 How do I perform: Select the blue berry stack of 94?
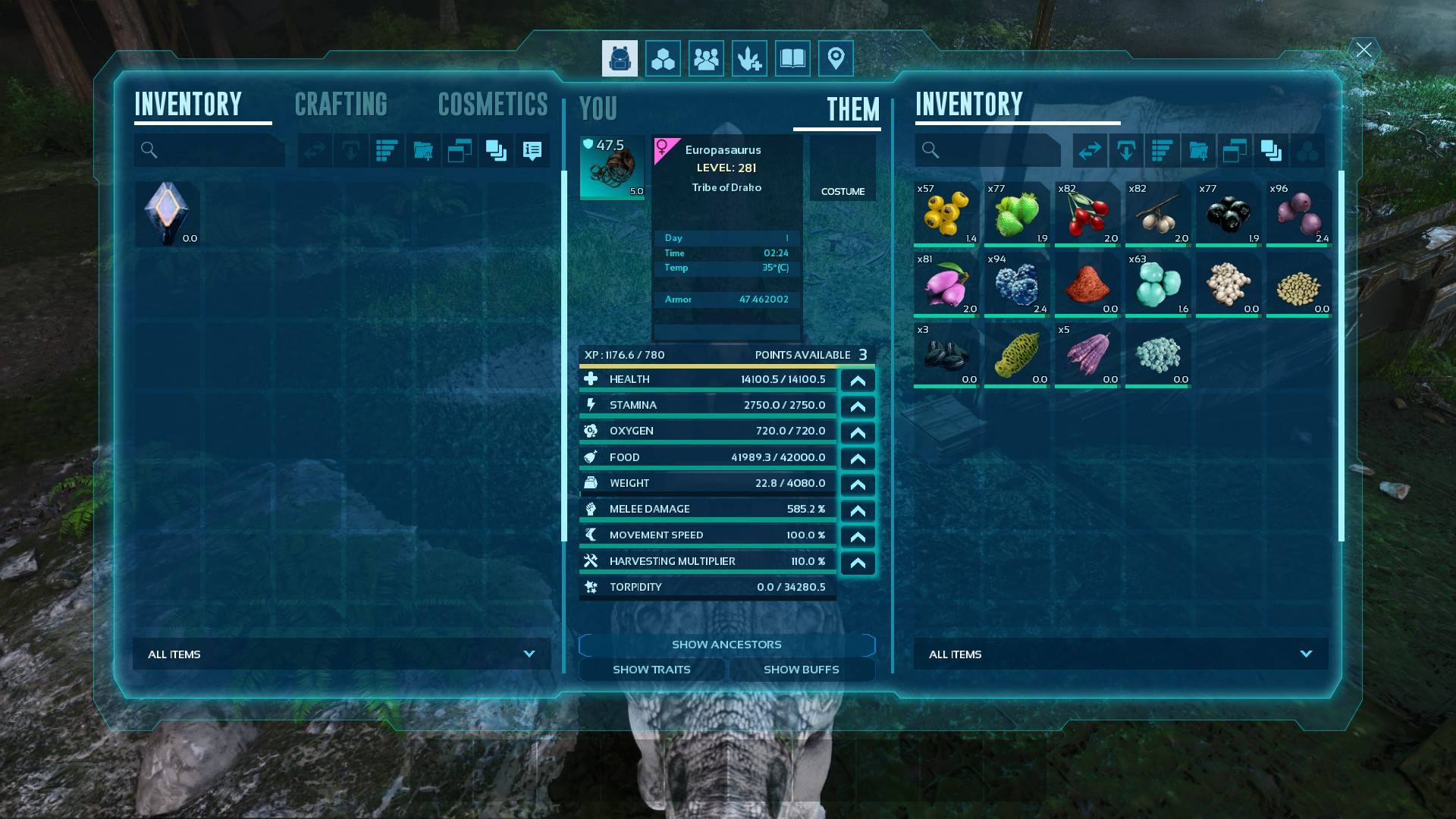pos(1017,285)
